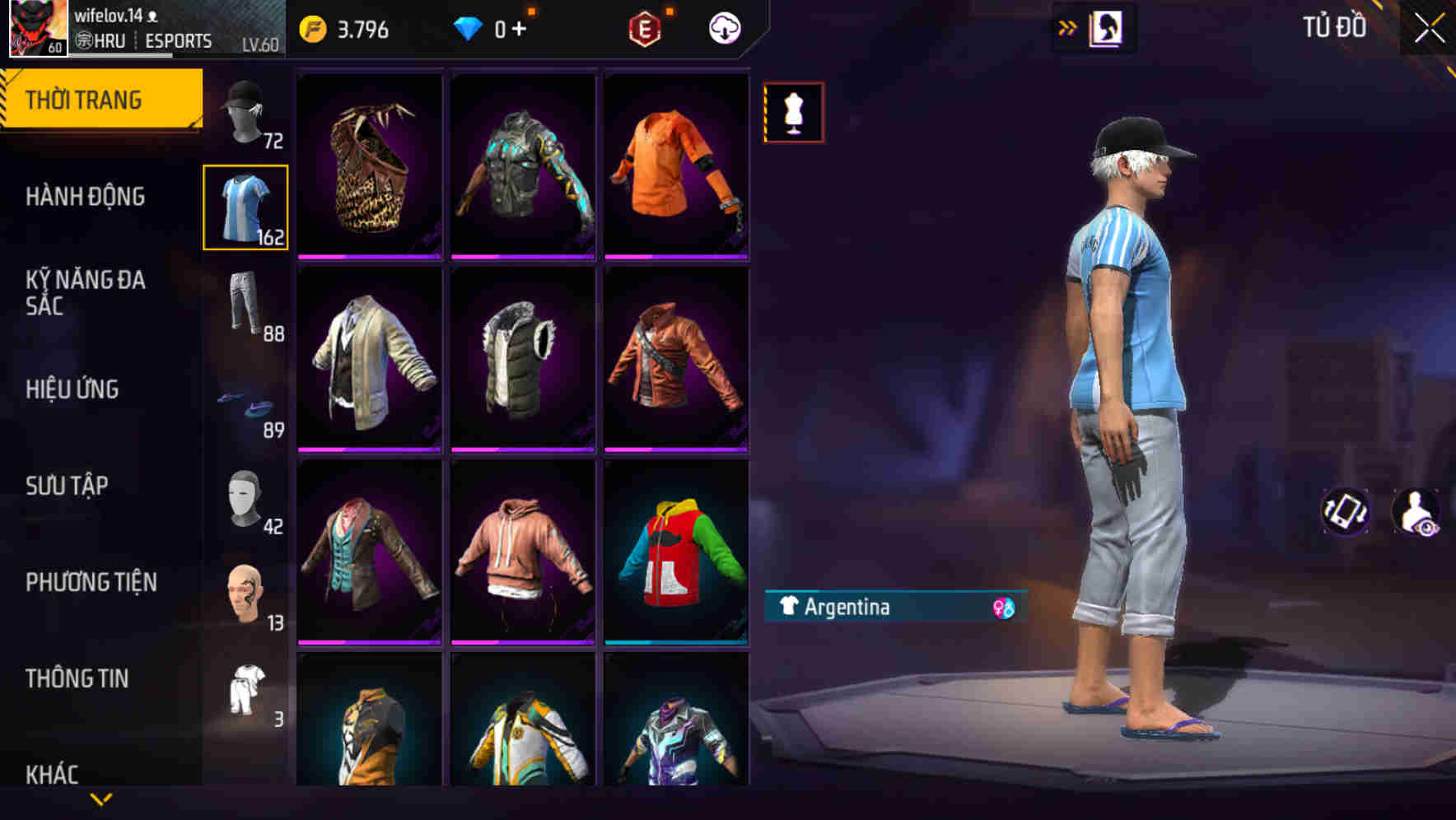Select the mask category showing 42 items
The width and height of the screenshot is (1456, 820).
[245, 497]
